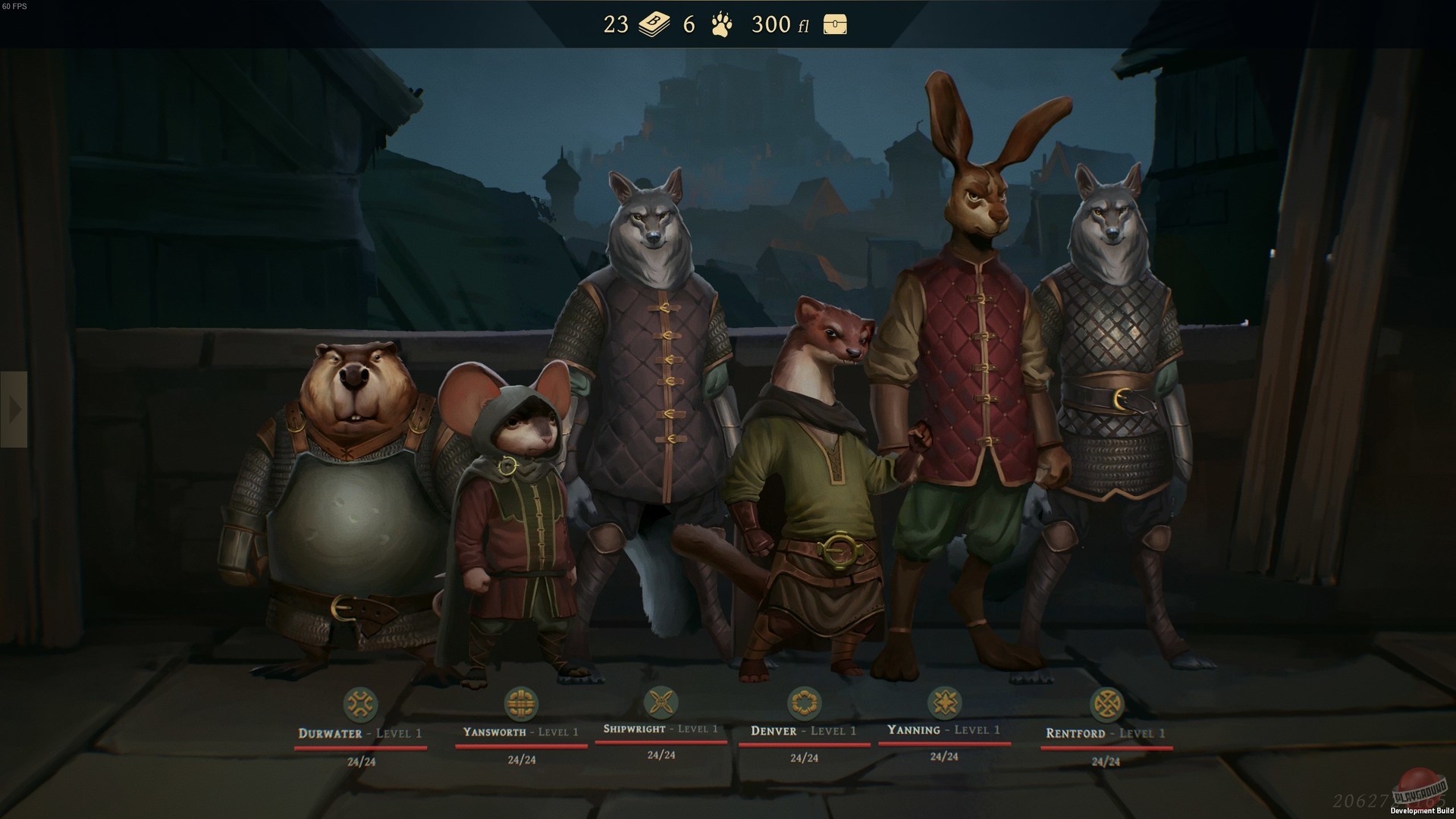Click the Denver - Level 1 text
Image resolution: width=1456 pixels, height=819 pixels.
coord(803,731)
